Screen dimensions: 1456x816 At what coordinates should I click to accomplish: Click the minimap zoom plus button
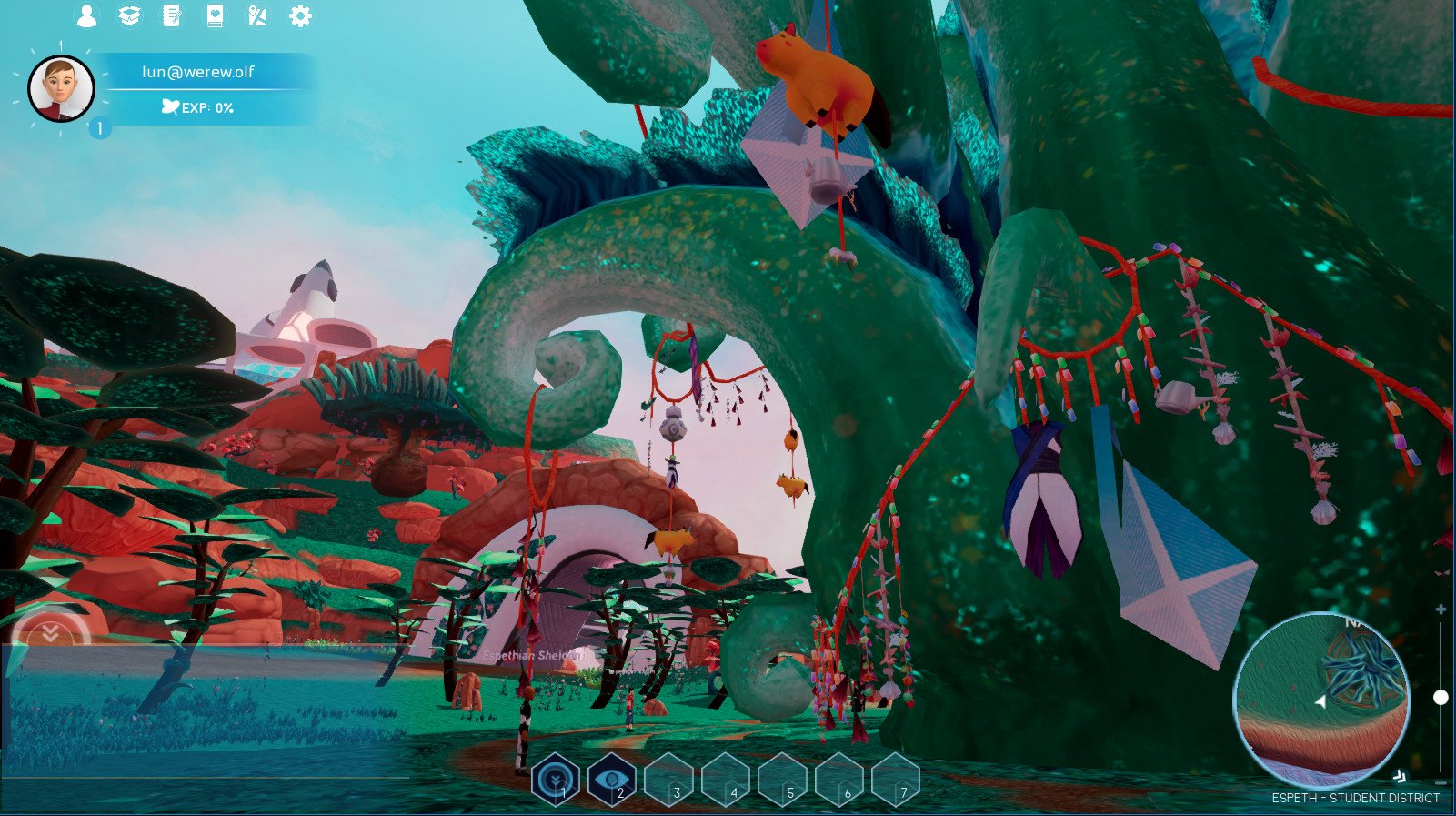tap(1441, 607)
